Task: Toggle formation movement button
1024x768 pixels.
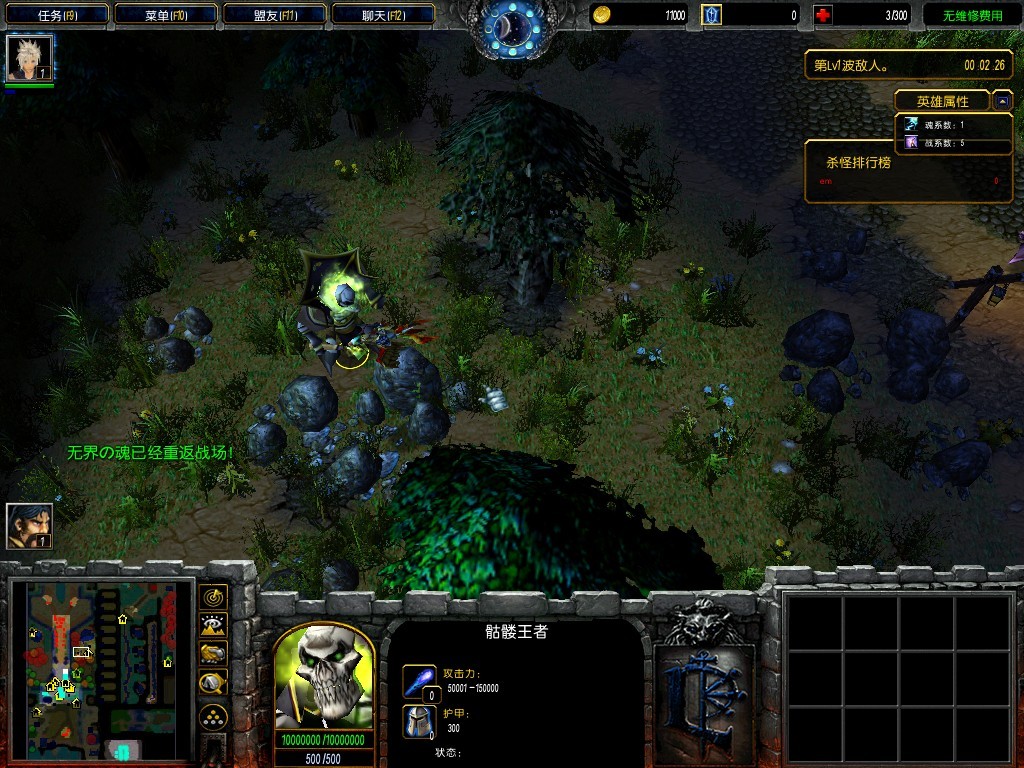Action: (x=213, y=717)
